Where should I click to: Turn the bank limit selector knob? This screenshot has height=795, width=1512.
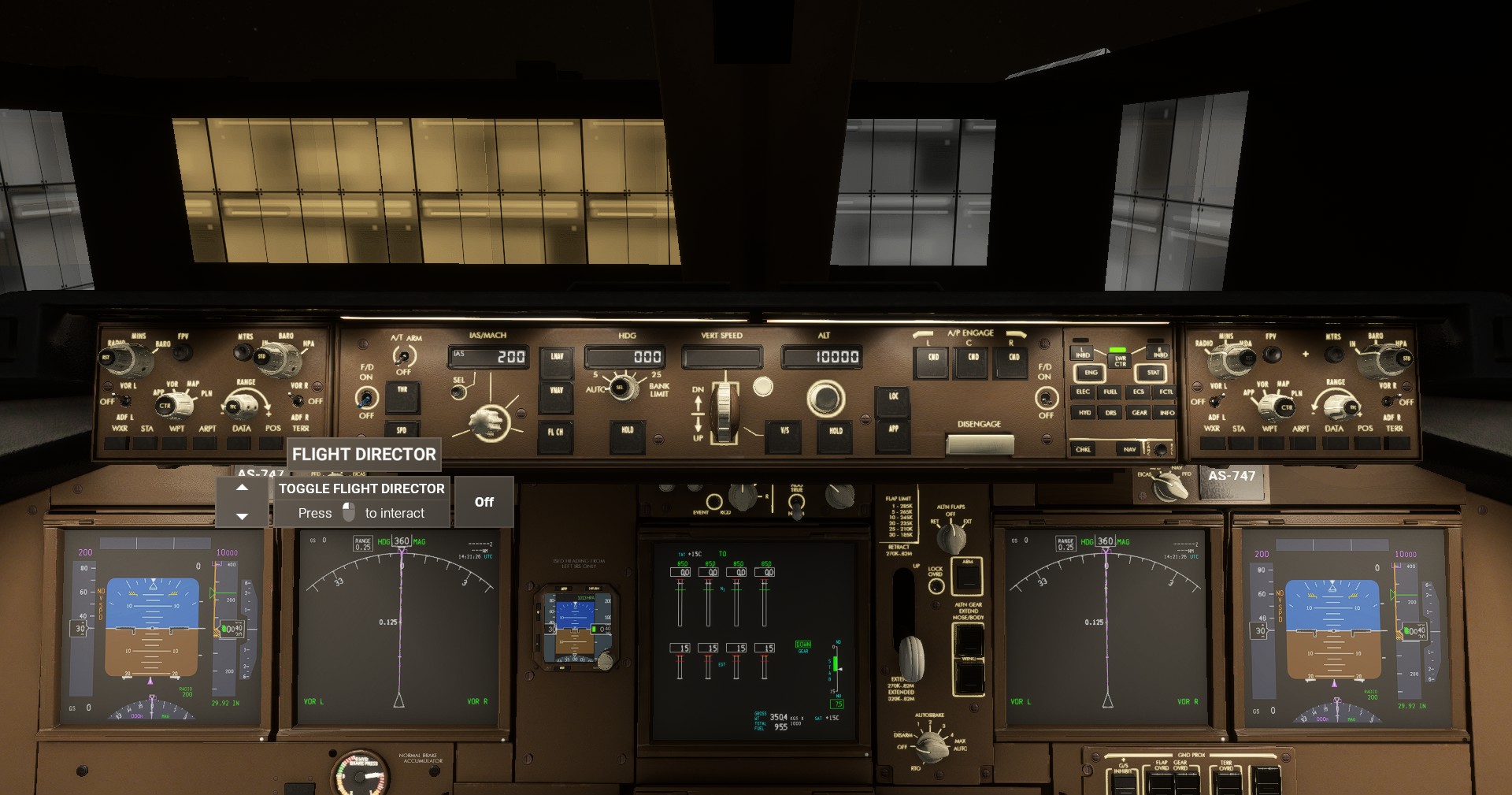click(x=621, y=388)
